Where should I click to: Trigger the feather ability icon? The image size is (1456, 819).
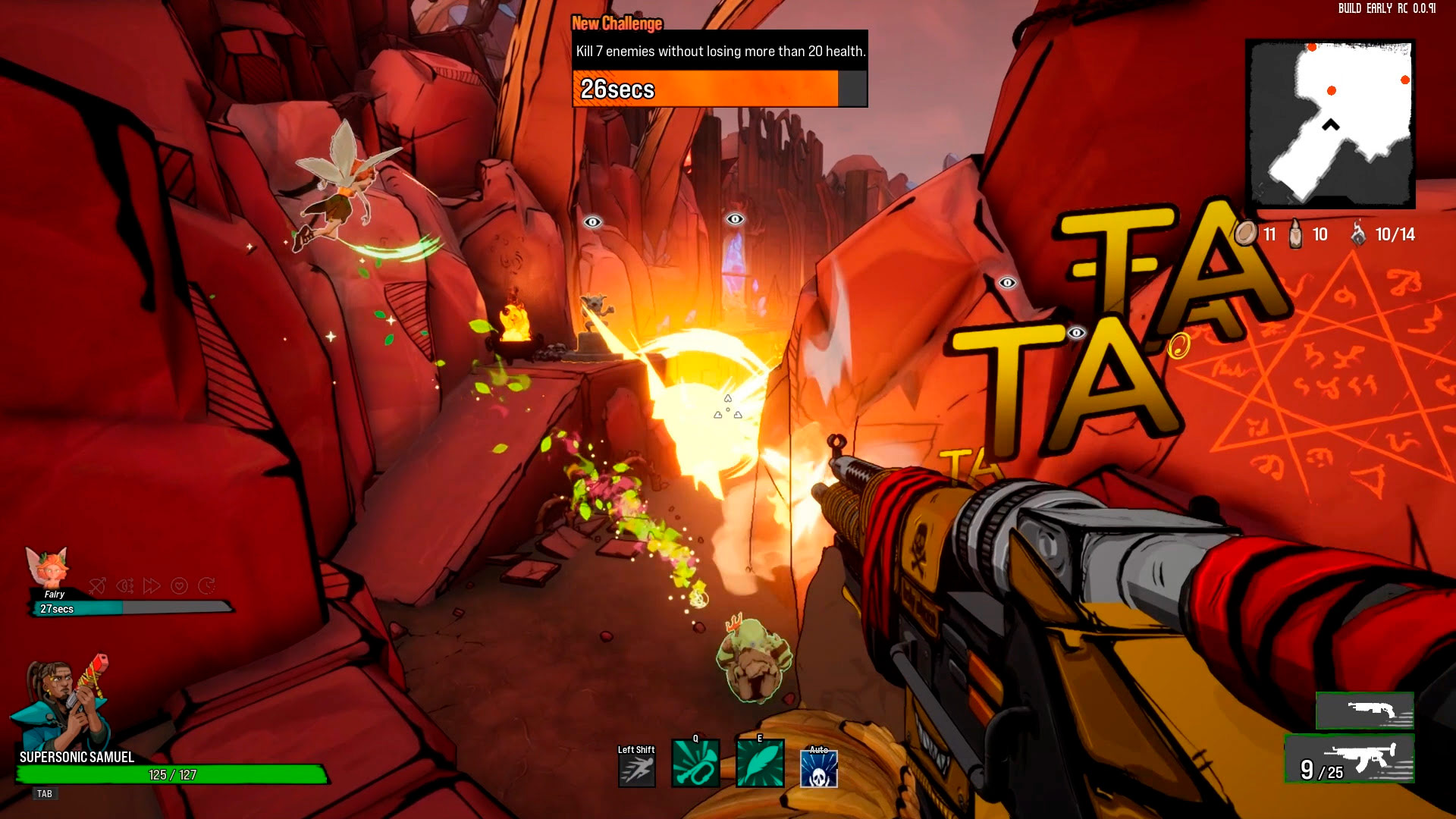pyautogui.click(x=760, y=764)
